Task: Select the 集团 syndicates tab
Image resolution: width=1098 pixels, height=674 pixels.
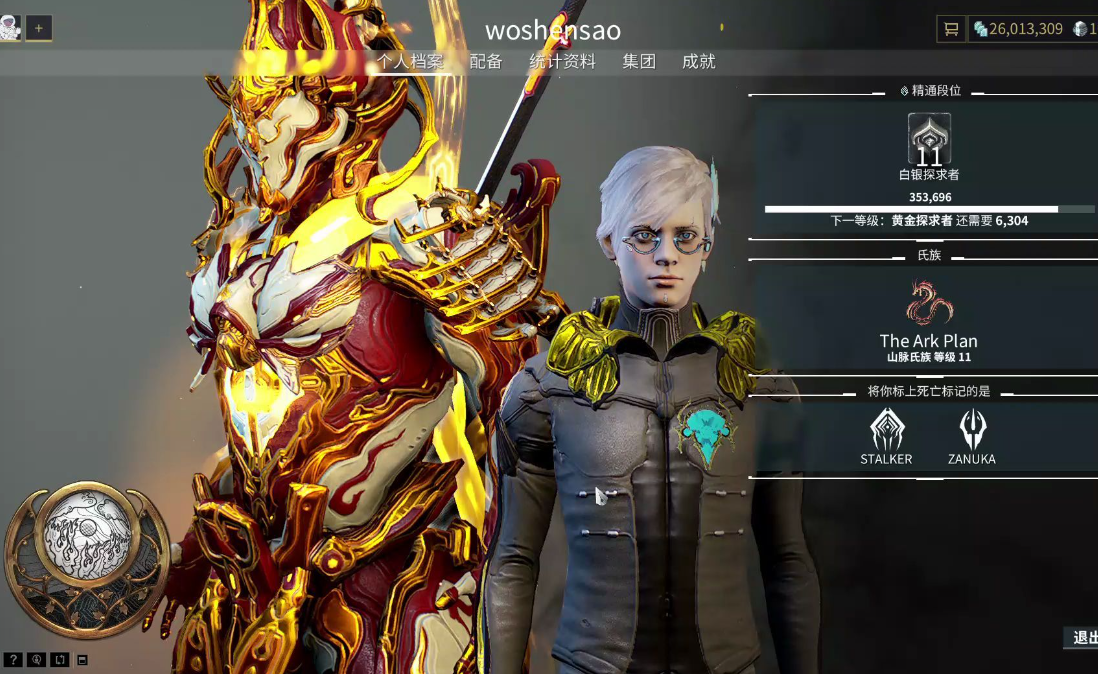Action: 639,62
